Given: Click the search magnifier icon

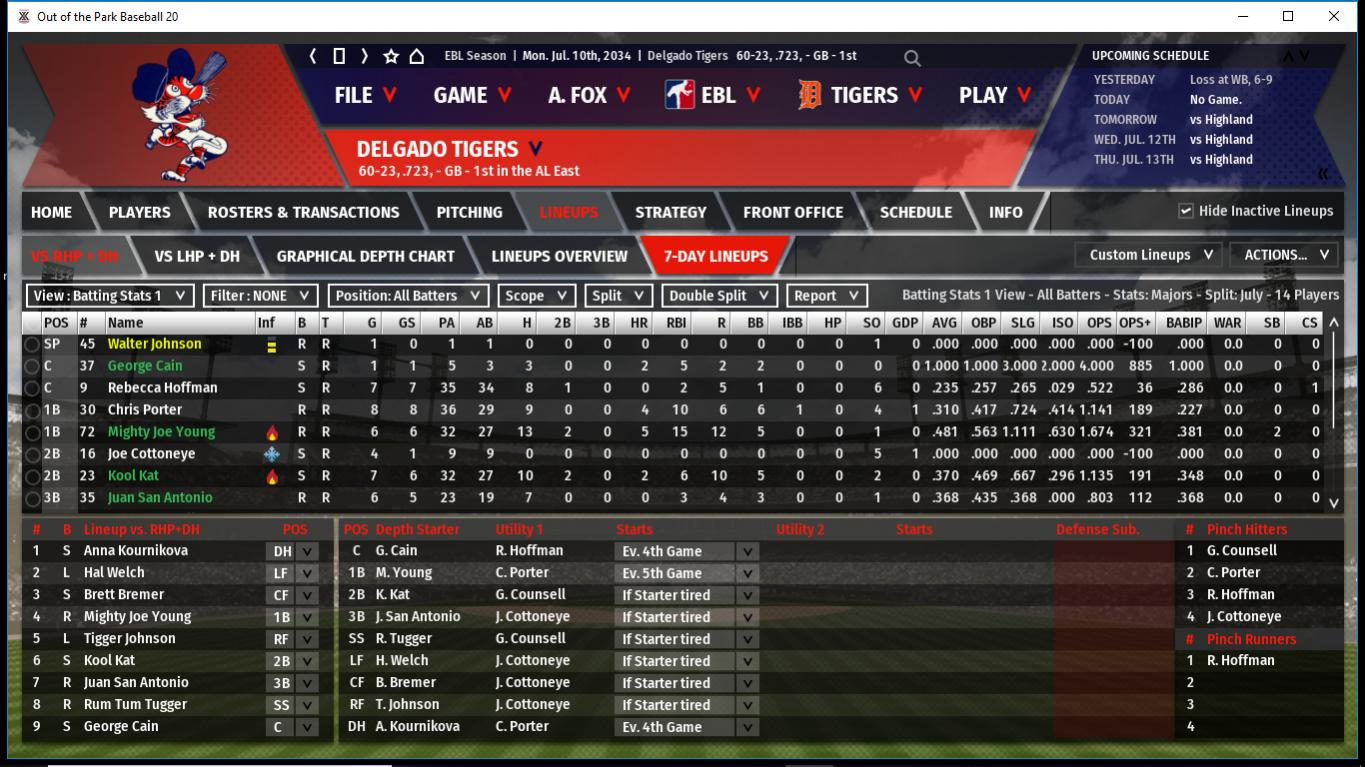Looking at the screenshot, I should (x=912, y=58).
